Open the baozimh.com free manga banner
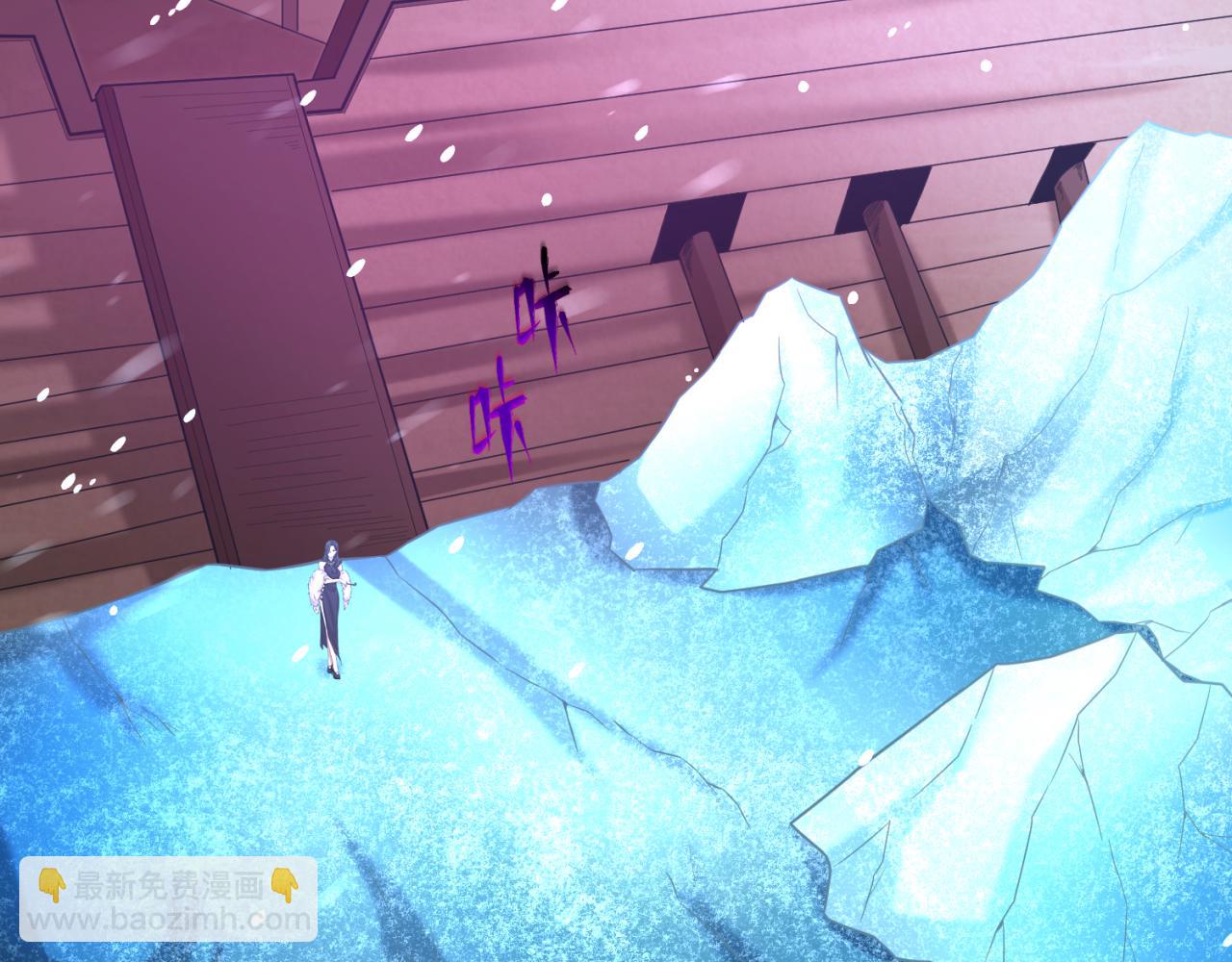This screenshot has width=1232, height=962. [168, 900]
